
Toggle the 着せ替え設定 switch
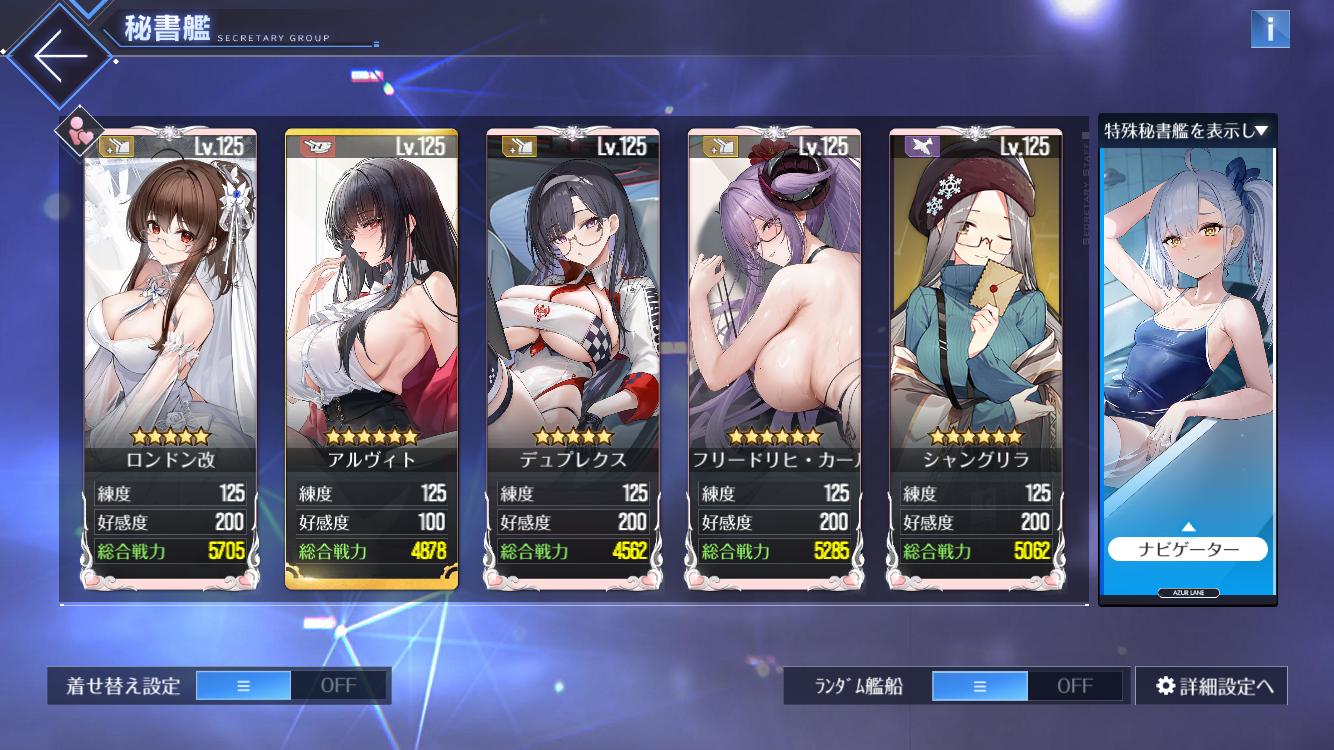point(290,686)
